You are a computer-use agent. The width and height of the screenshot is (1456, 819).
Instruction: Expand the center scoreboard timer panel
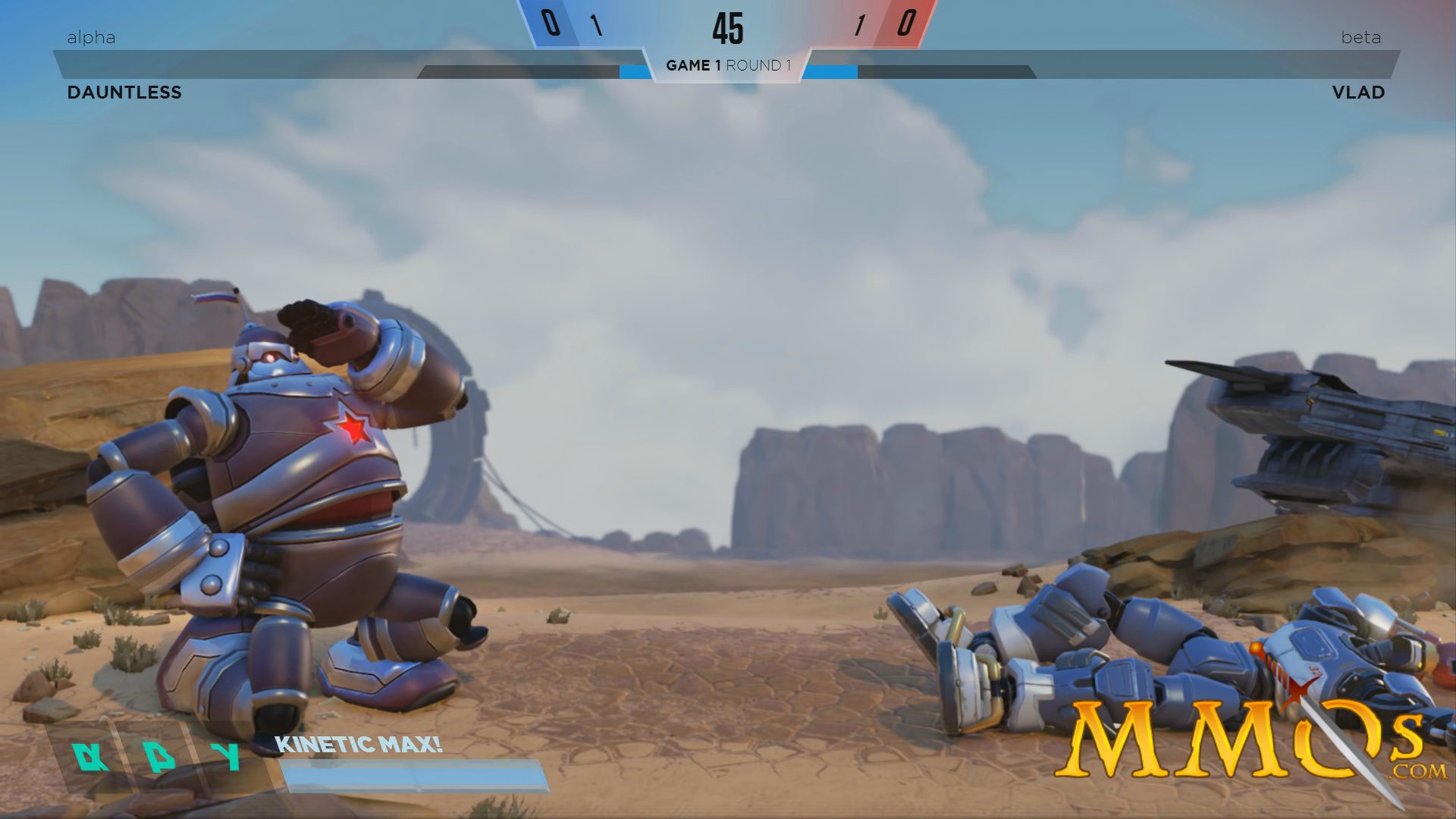[x=728, y=34]
